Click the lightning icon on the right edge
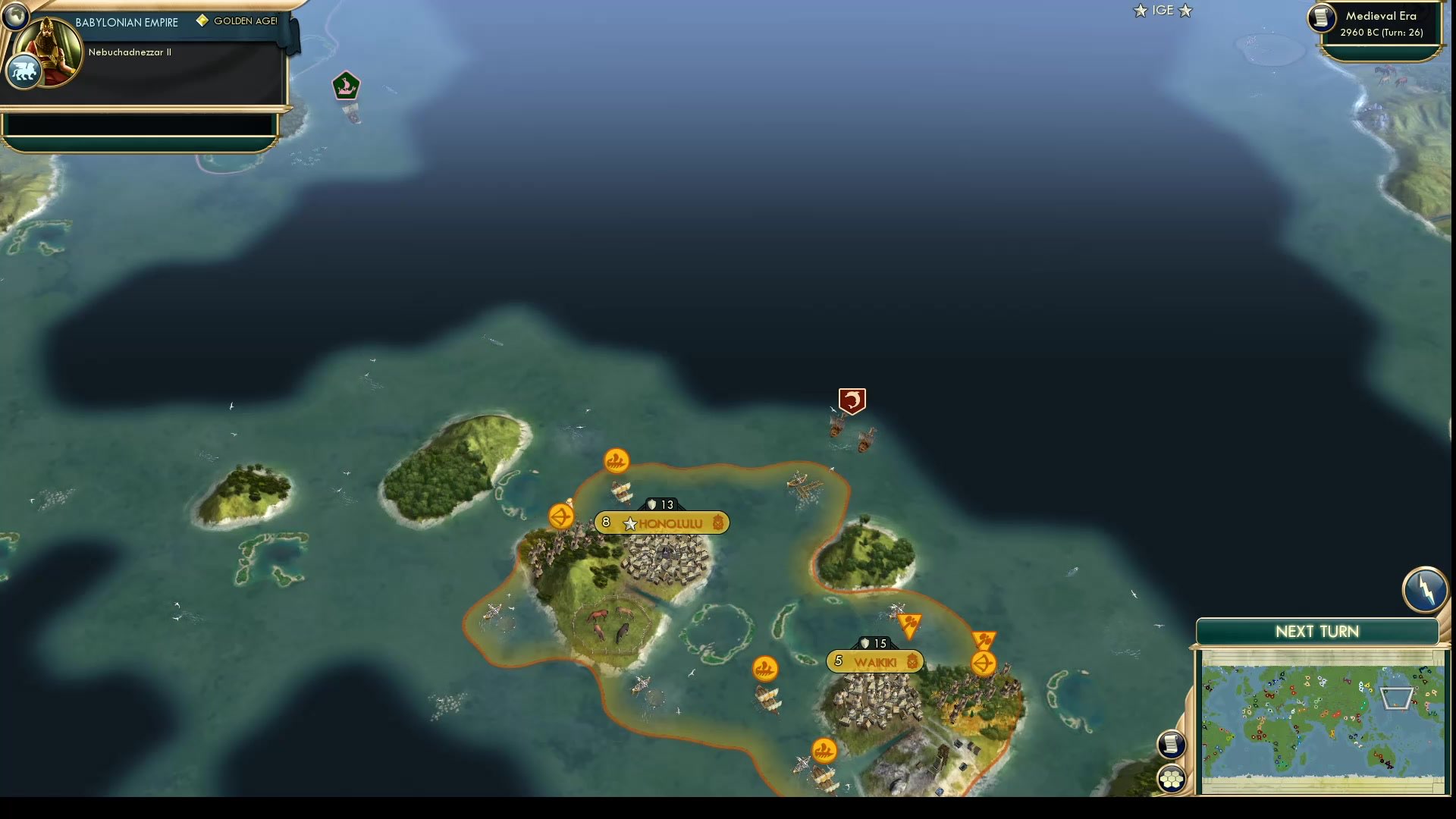 click(1426, 590)
